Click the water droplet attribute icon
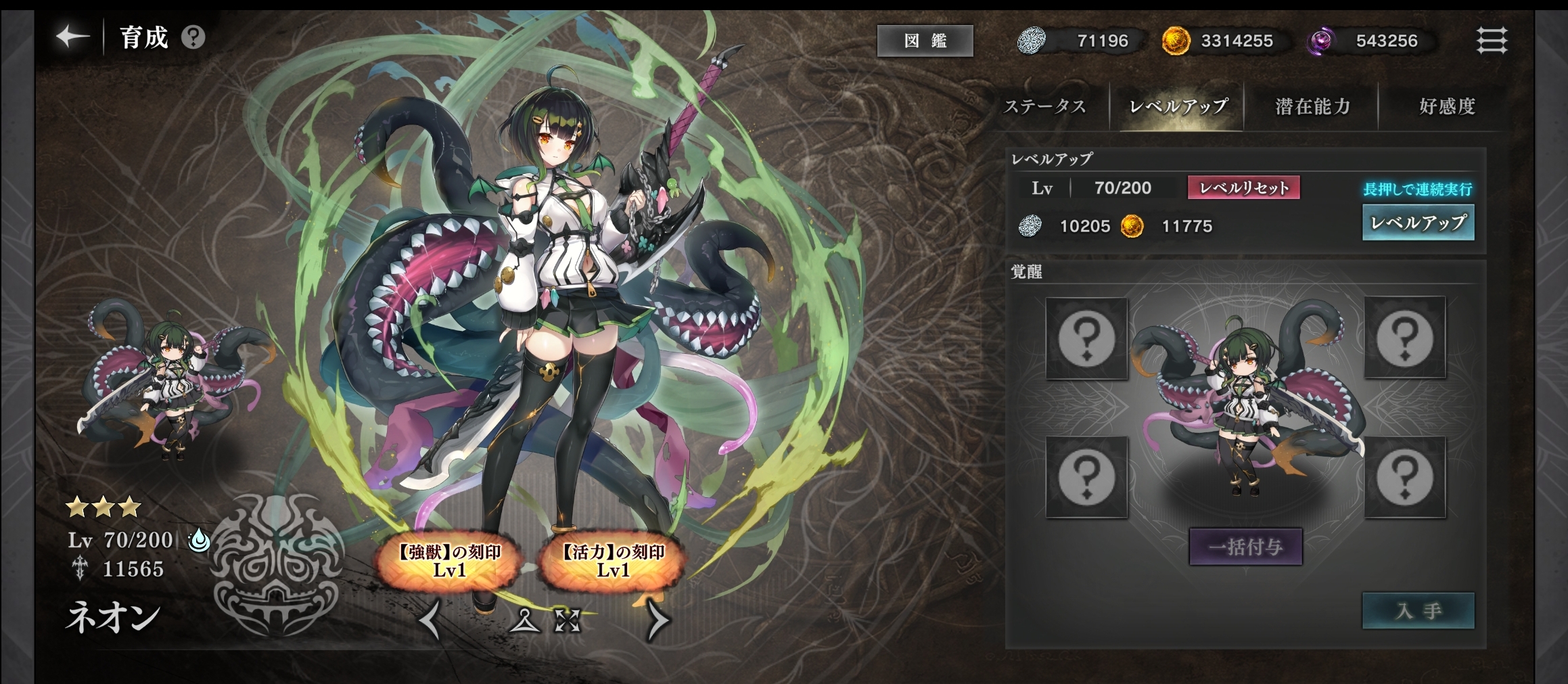Screen dimensions: 1568x684 click(199, 540)
